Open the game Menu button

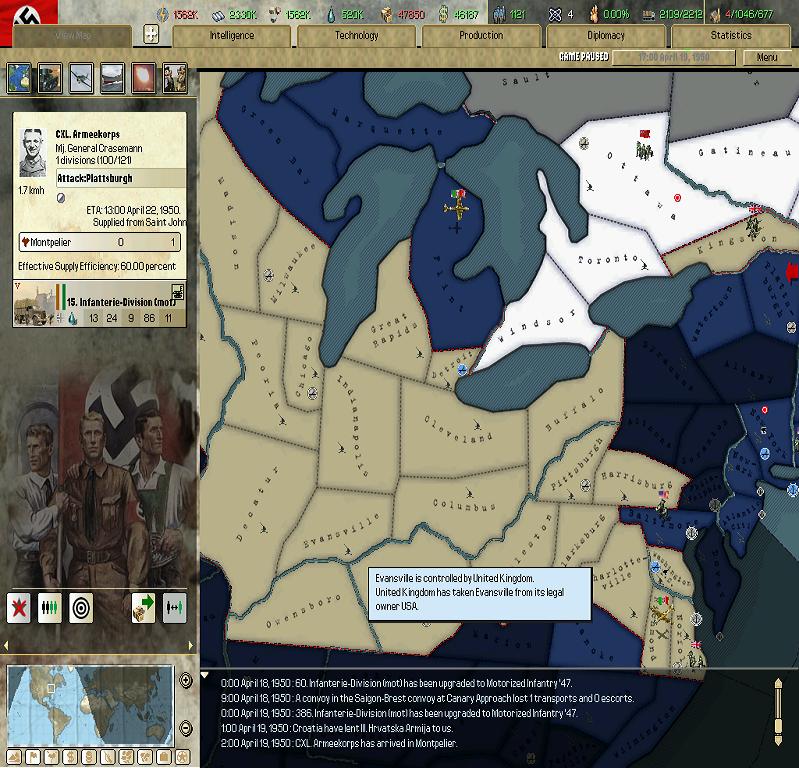pyautogui.click(x=767, y=57)
